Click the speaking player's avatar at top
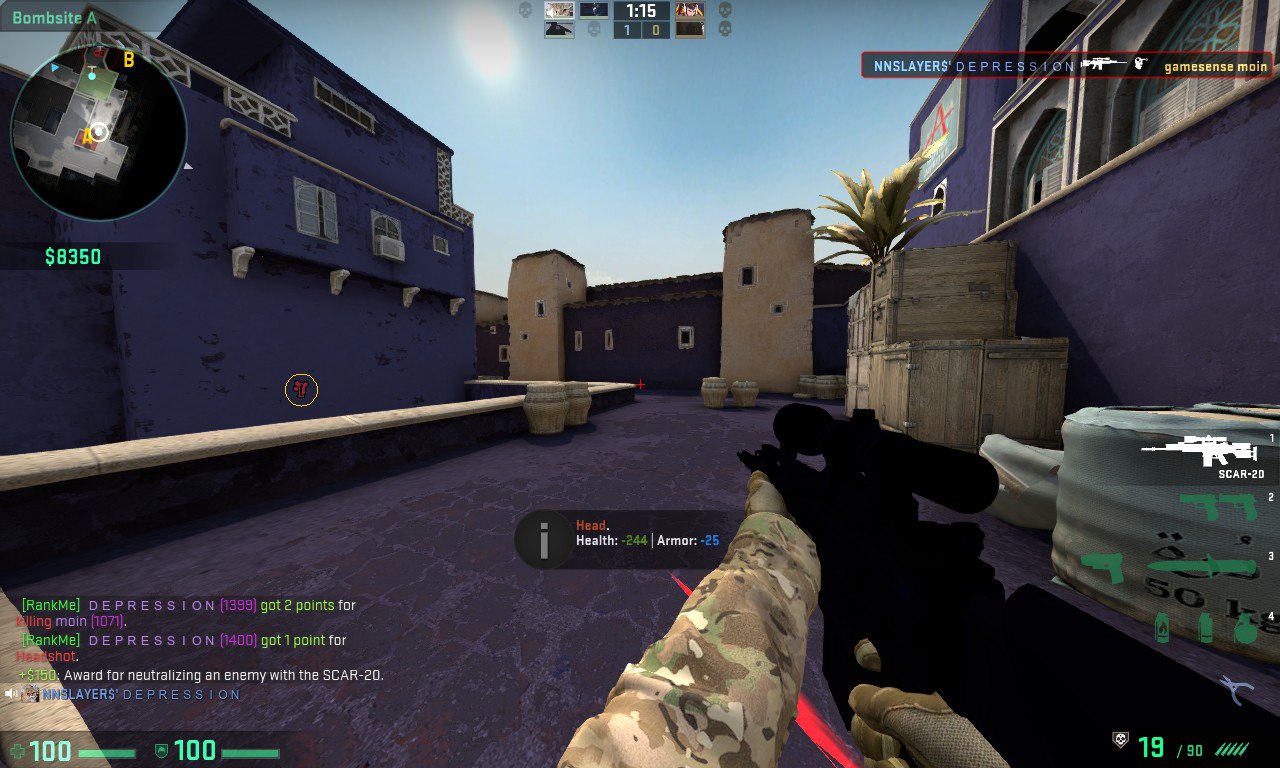 point(559,11)
